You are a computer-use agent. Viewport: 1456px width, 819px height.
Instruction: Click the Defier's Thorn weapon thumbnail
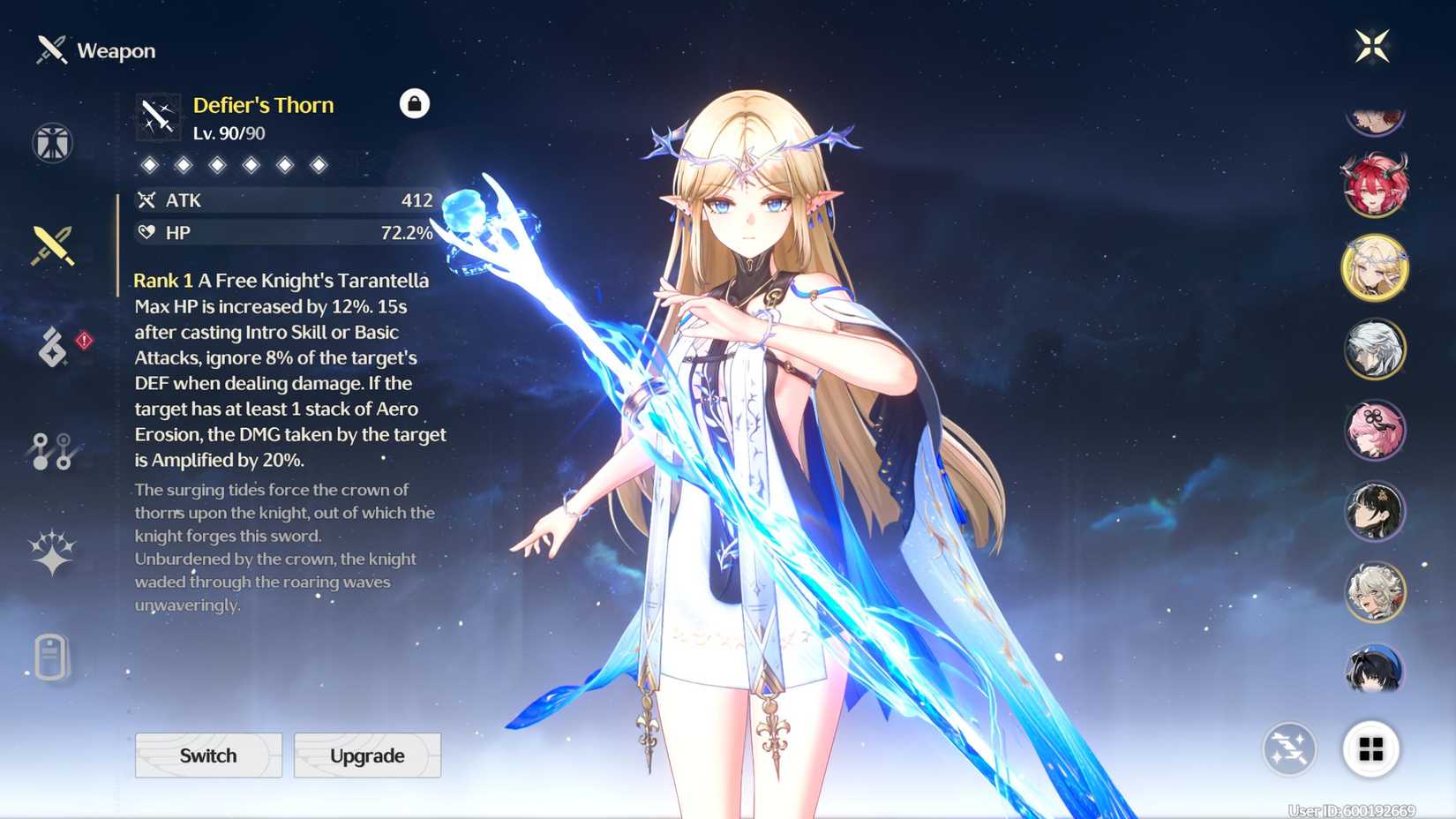(156, 116)
